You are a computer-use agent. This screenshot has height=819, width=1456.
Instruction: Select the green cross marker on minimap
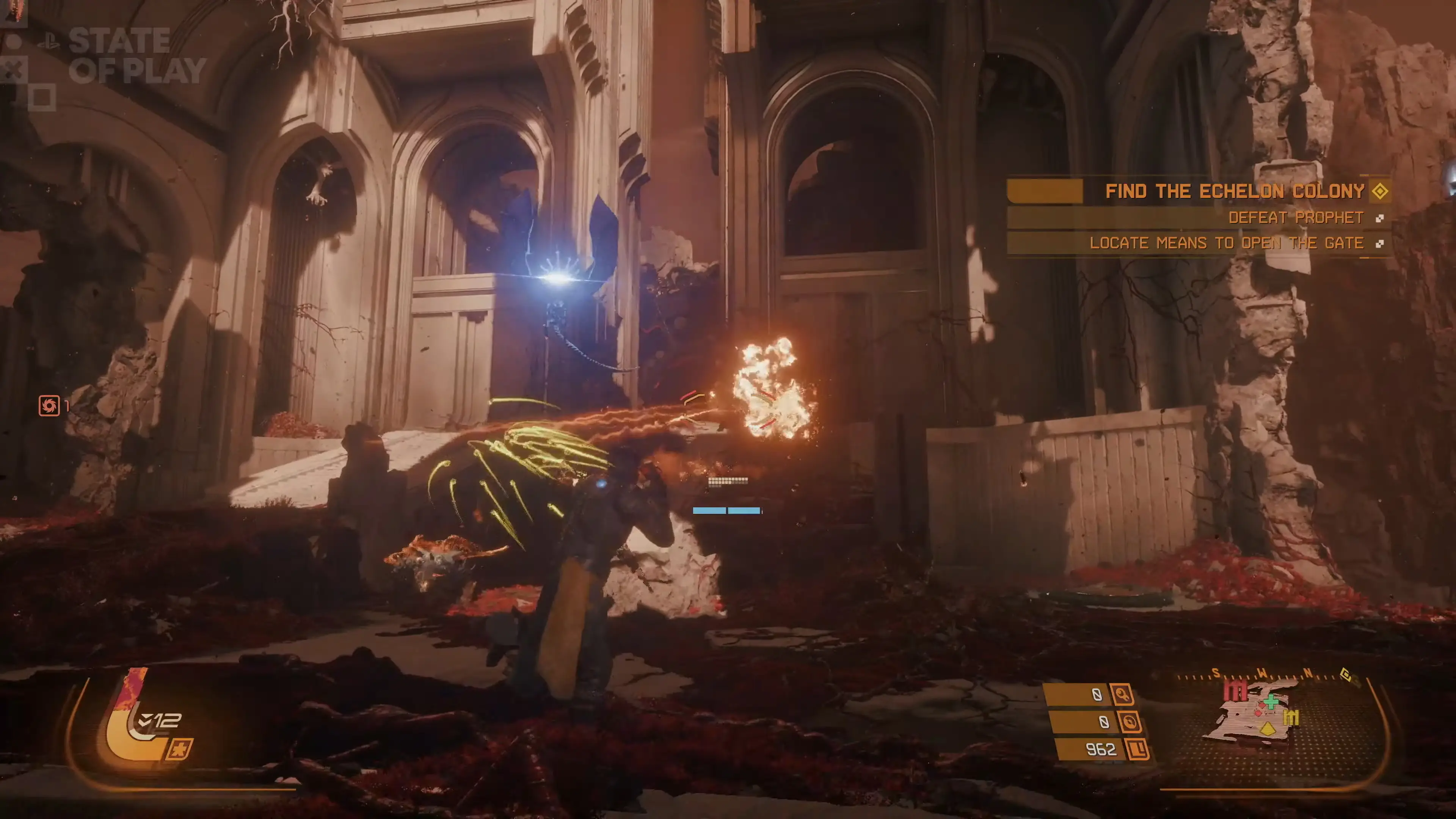point(1271,702)
